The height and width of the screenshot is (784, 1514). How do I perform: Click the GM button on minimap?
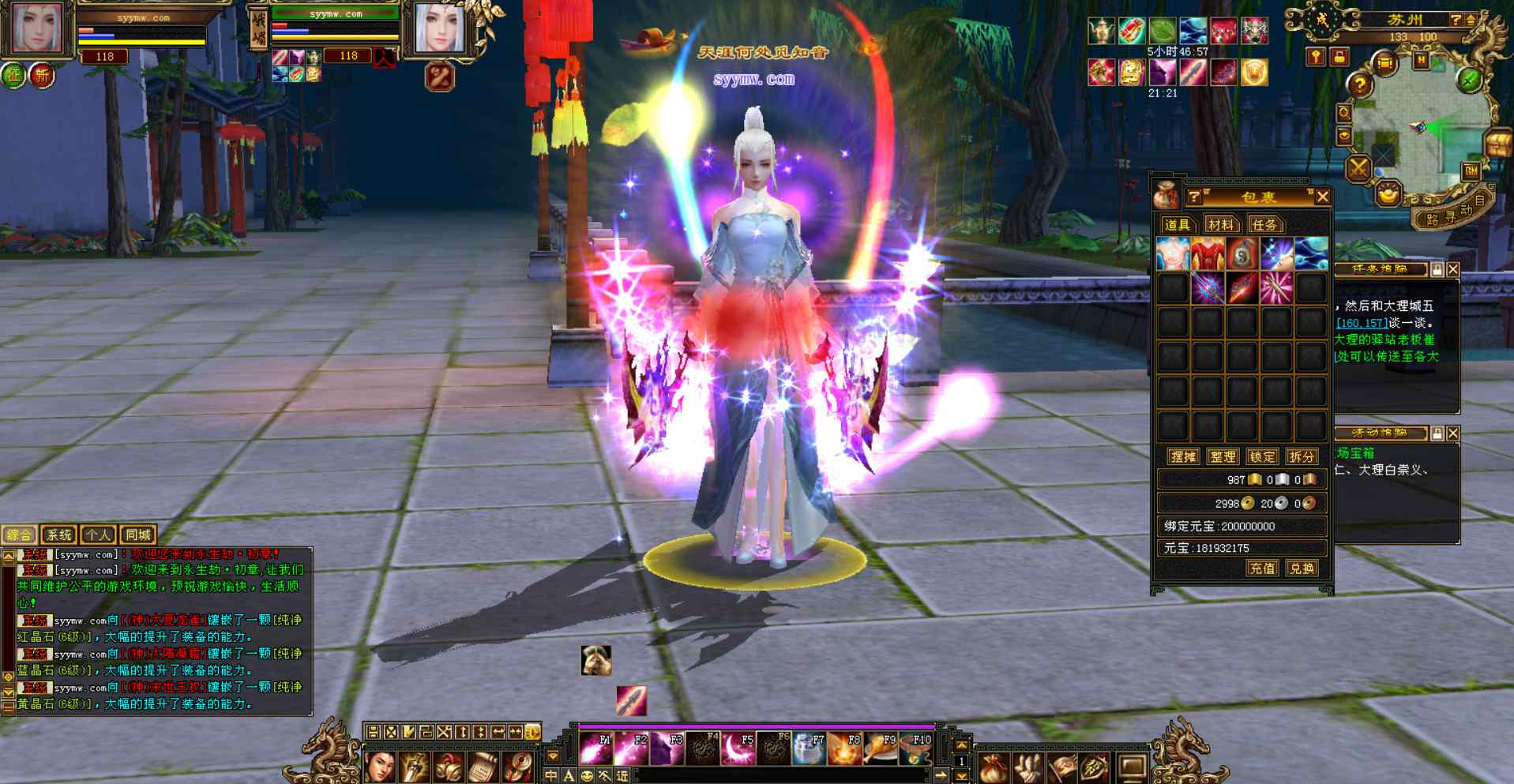(x=1471, y=171)
